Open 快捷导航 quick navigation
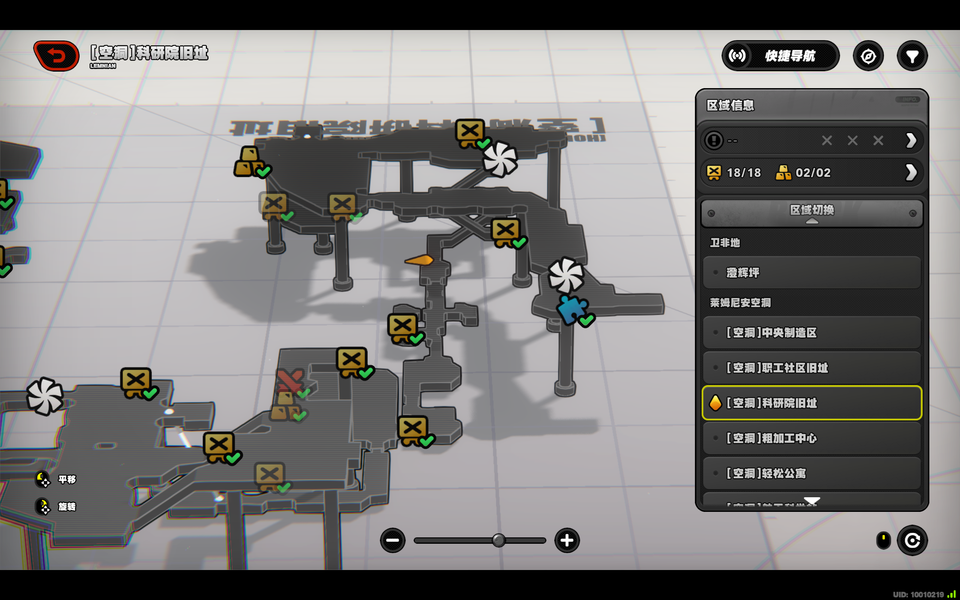The width and height of the screenshot is (960, 600). pos(781,56)
